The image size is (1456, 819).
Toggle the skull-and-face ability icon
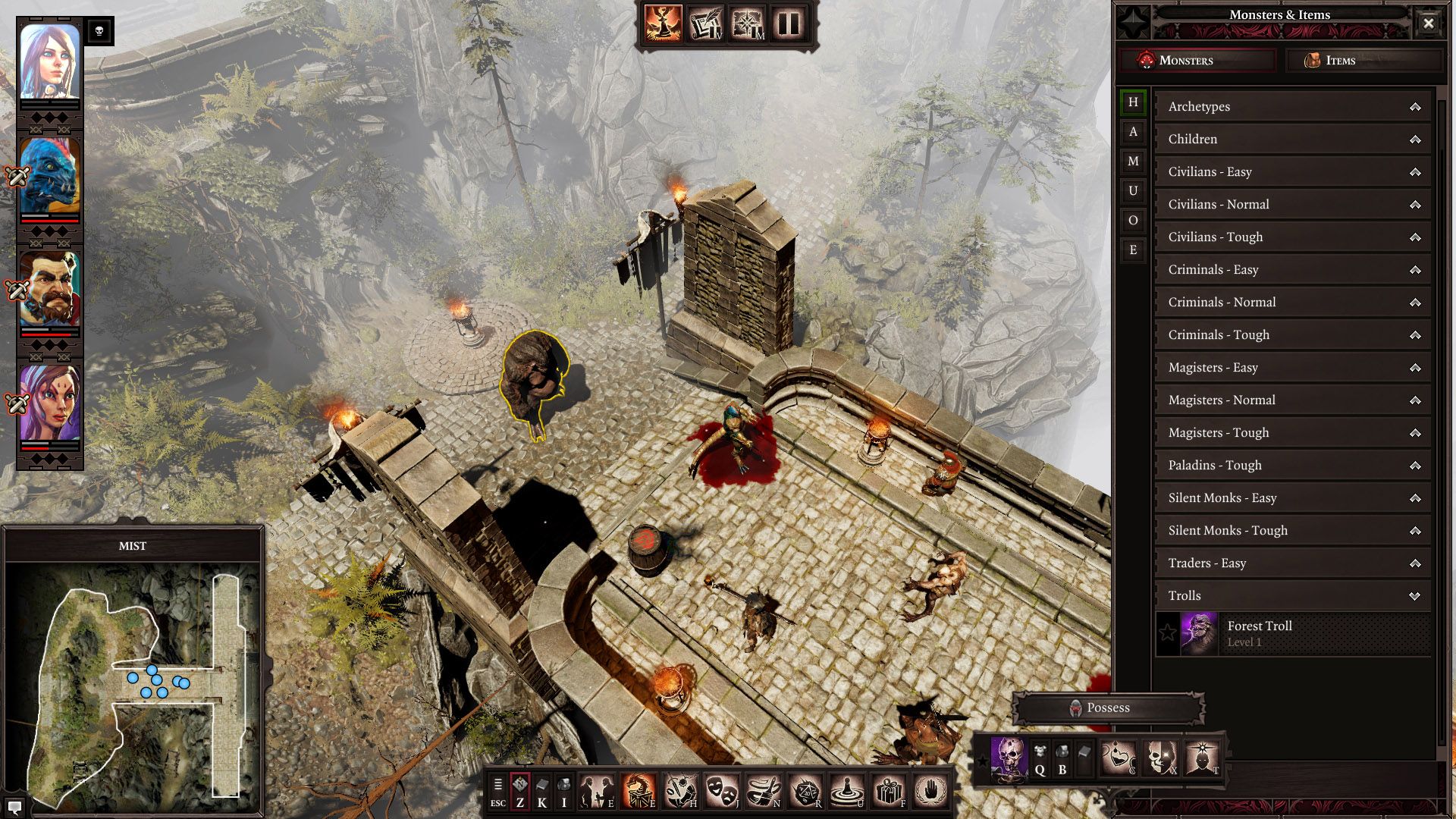click(1160, 758)
